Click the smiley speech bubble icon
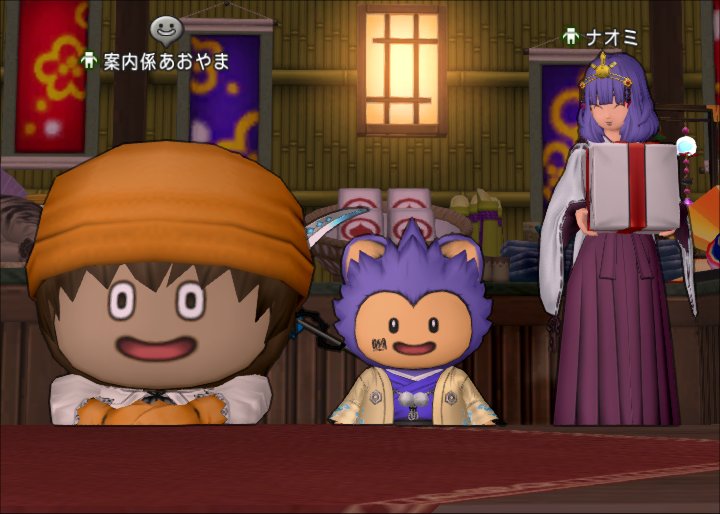Screen dimensions: 720x514 (x=166, y=31)
